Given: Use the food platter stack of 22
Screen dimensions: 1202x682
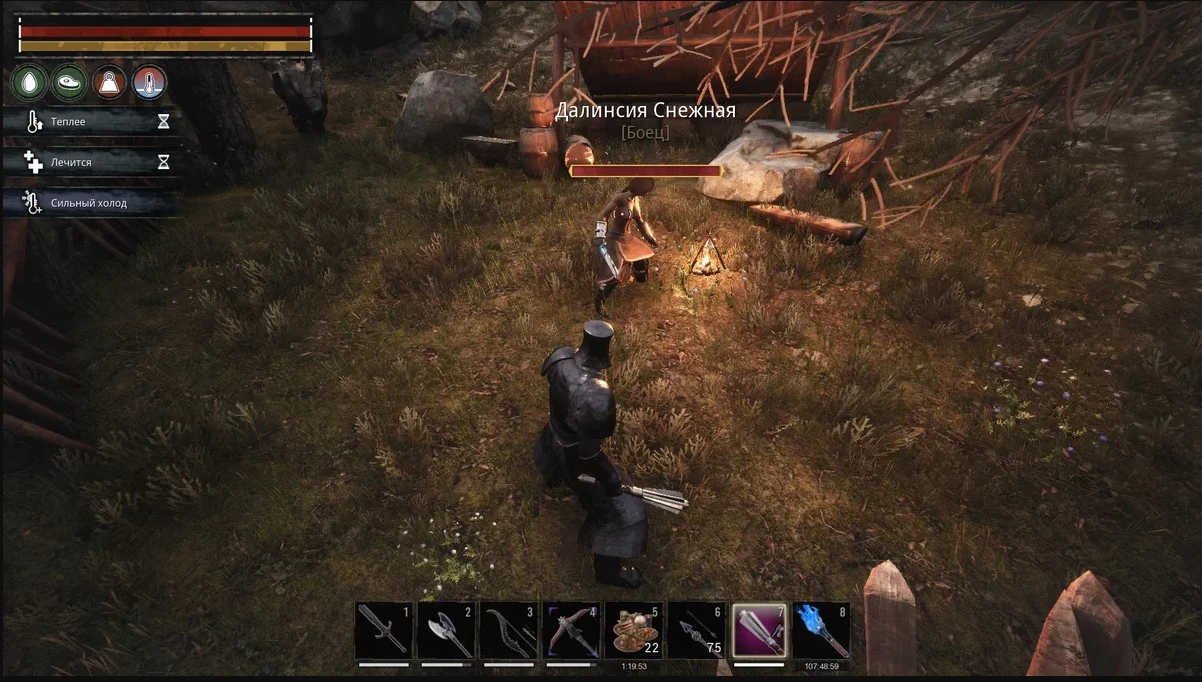Looking at the screenshot, I should click(x=634, y=630).
